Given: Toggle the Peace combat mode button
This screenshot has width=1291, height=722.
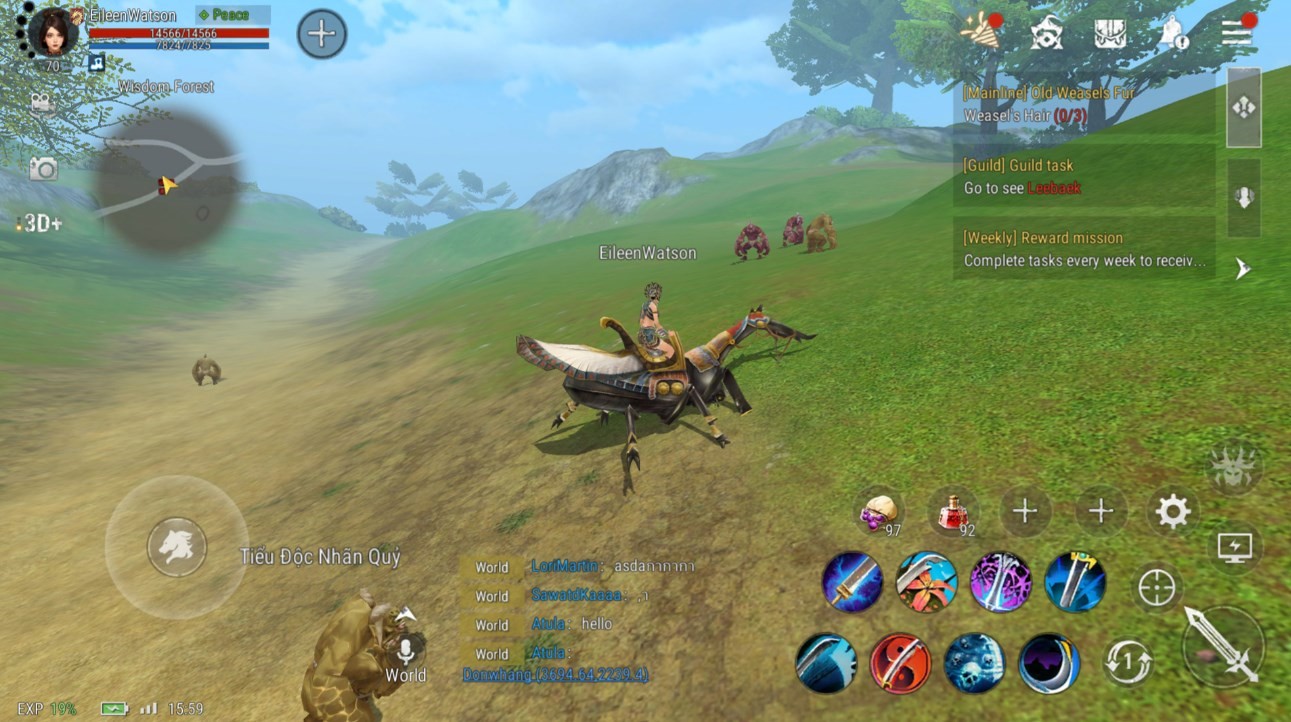Looking at the screenshot, I should [x=232, y=15].
